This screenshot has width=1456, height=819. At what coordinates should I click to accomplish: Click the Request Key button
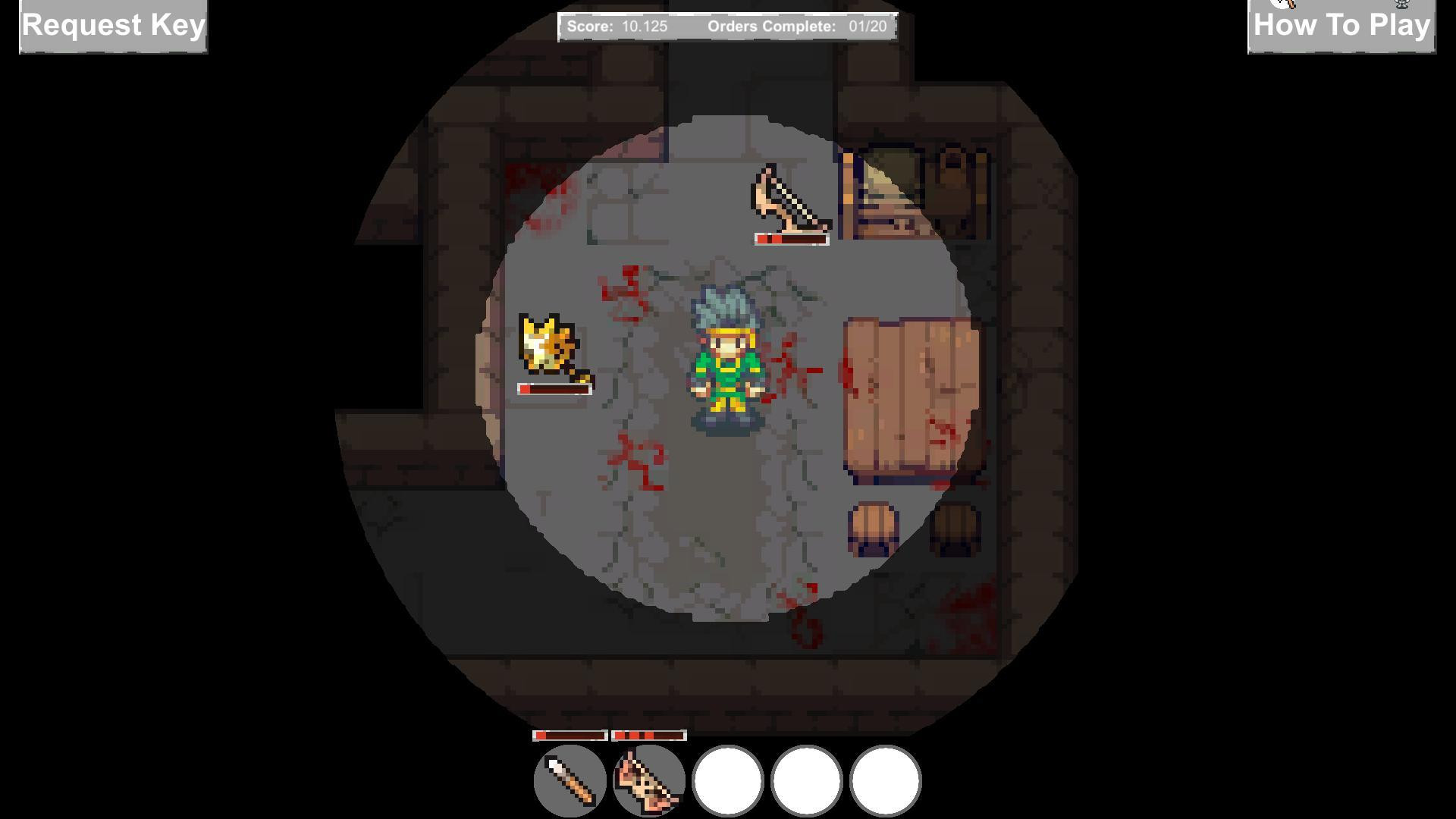click(112, 26)
